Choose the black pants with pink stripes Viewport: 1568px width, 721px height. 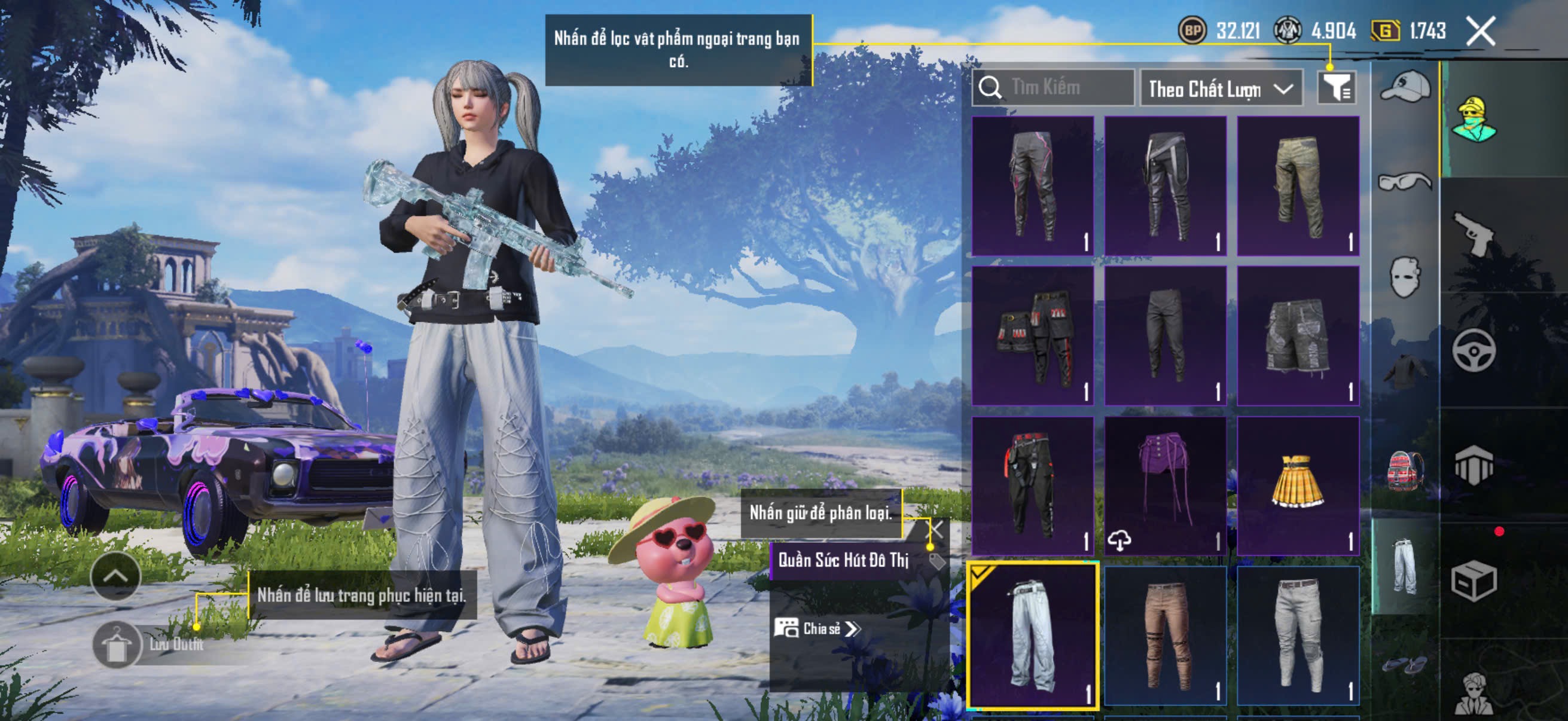point(1032,186)
